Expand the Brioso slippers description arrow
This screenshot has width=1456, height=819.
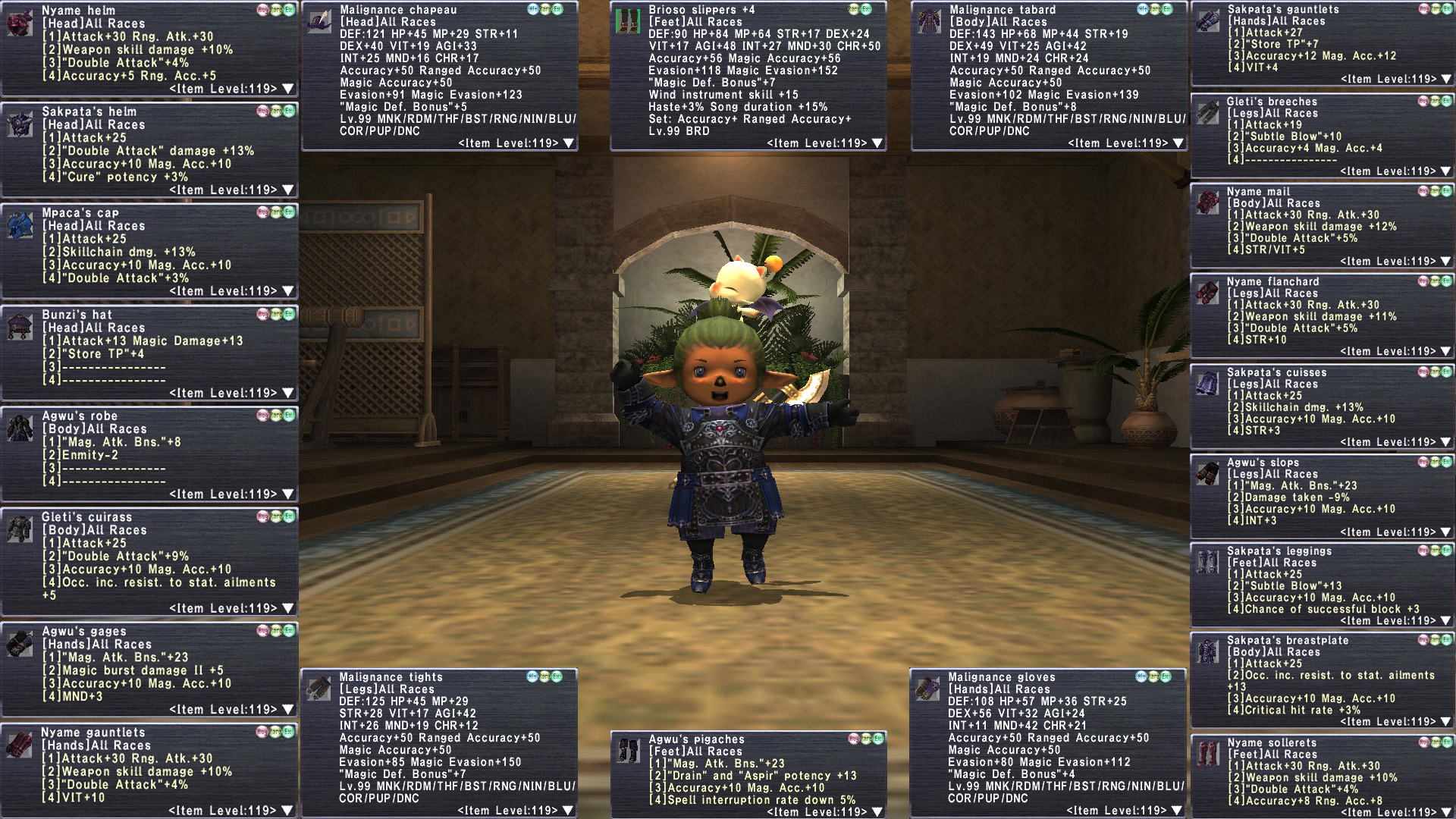(877, 143)
